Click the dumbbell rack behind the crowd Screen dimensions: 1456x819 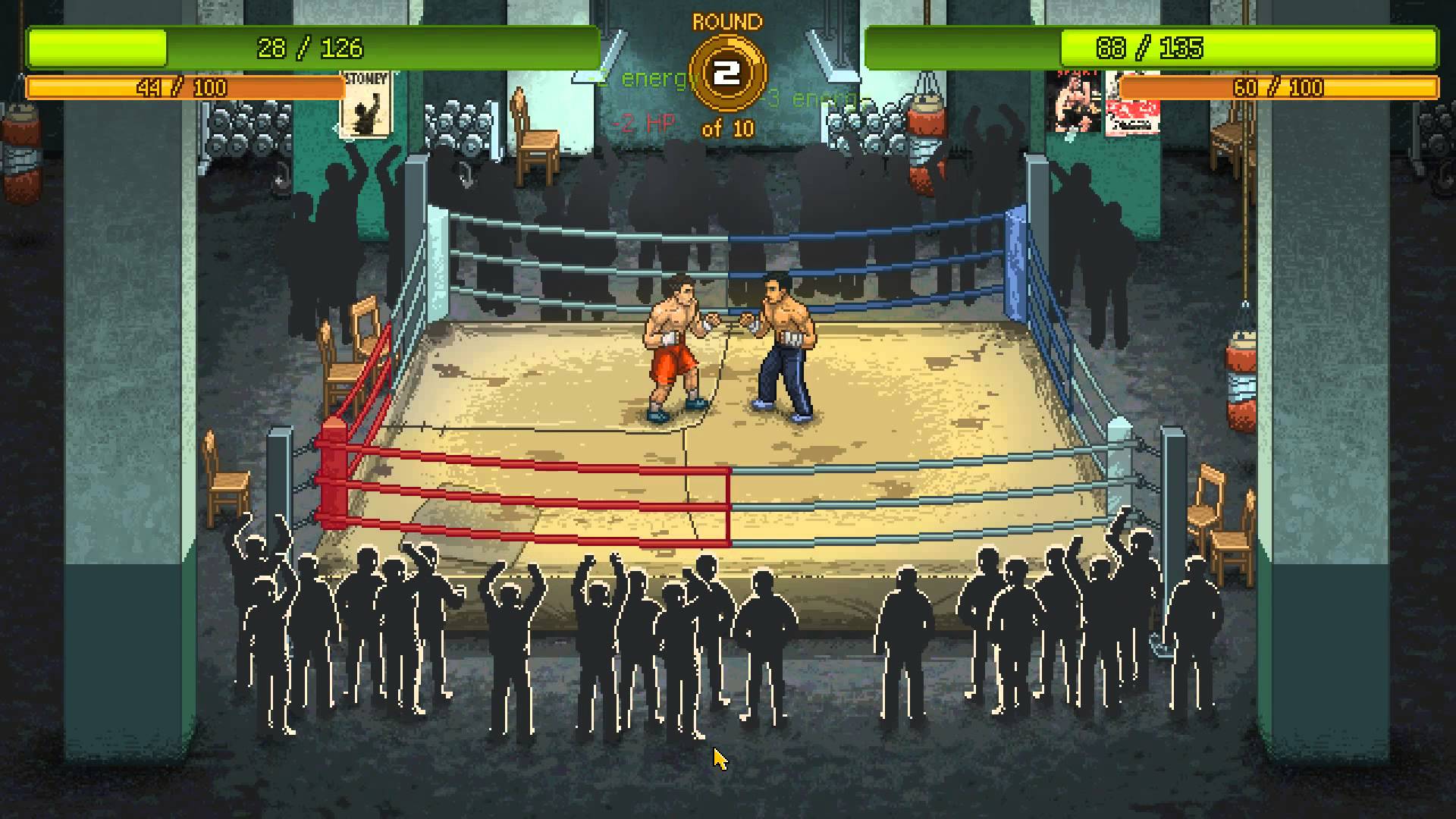point(250,129)
